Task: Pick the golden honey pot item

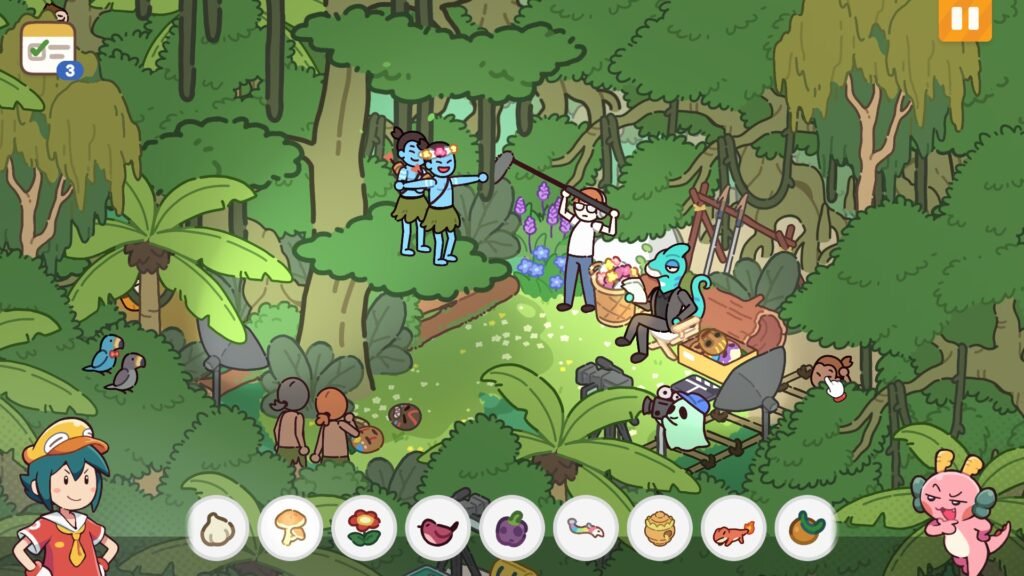Action: coord(659,528)
